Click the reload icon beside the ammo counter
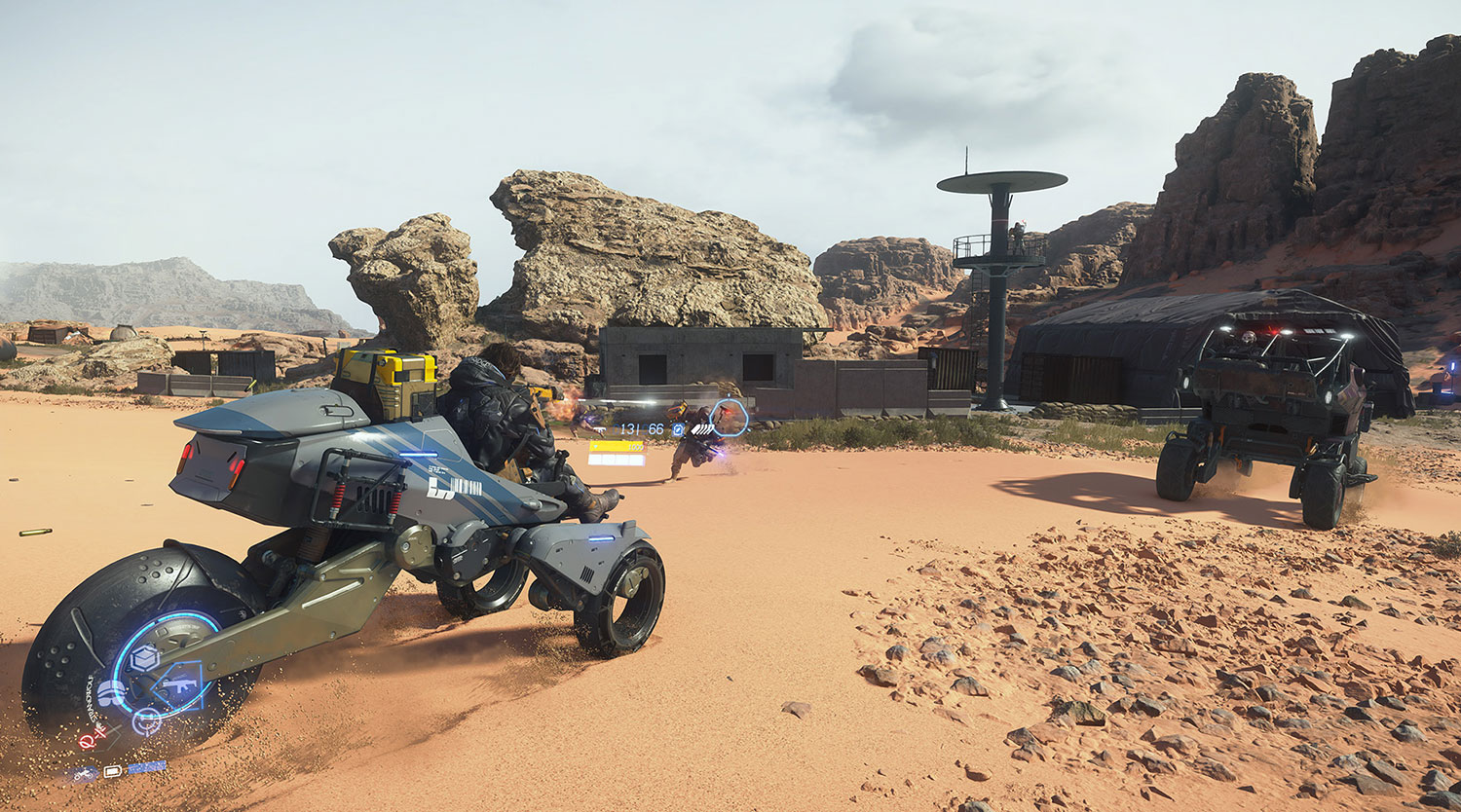This screenshot has width=1461, height=812. pyautogui.click(x=678, y=430)
